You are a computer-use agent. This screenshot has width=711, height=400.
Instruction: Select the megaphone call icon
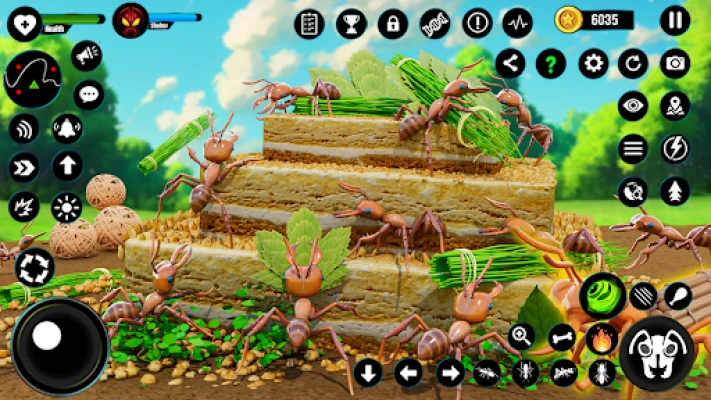[87, 54]
